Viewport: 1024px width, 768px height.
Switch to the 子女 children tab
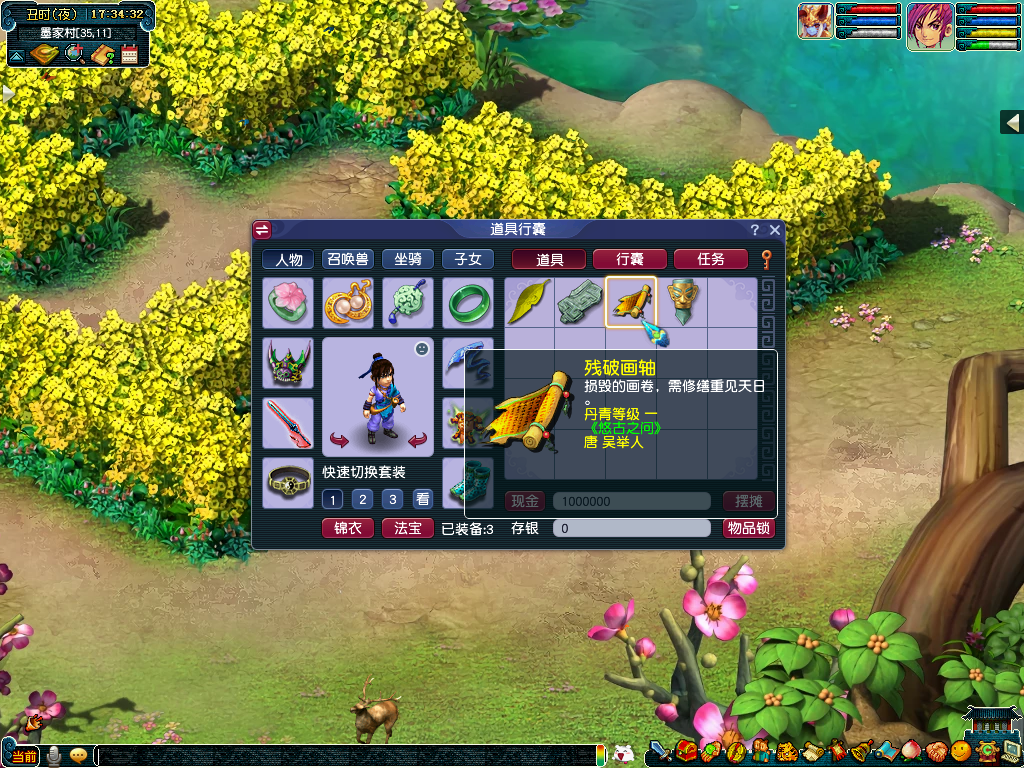(468, 259)
